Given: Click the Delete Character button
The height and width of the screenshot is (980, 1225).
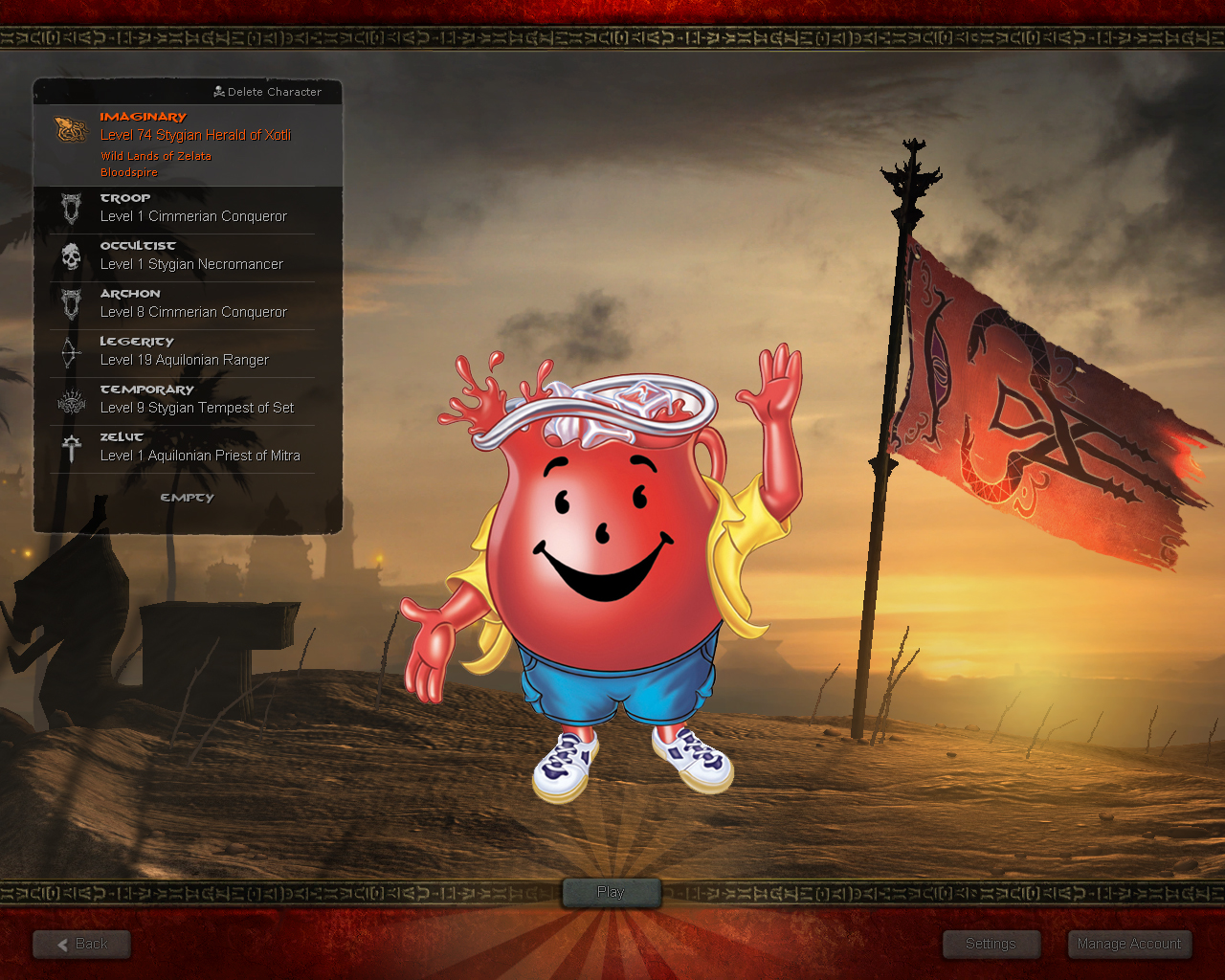Looking at the screenshot, I should tap(268, 92).
